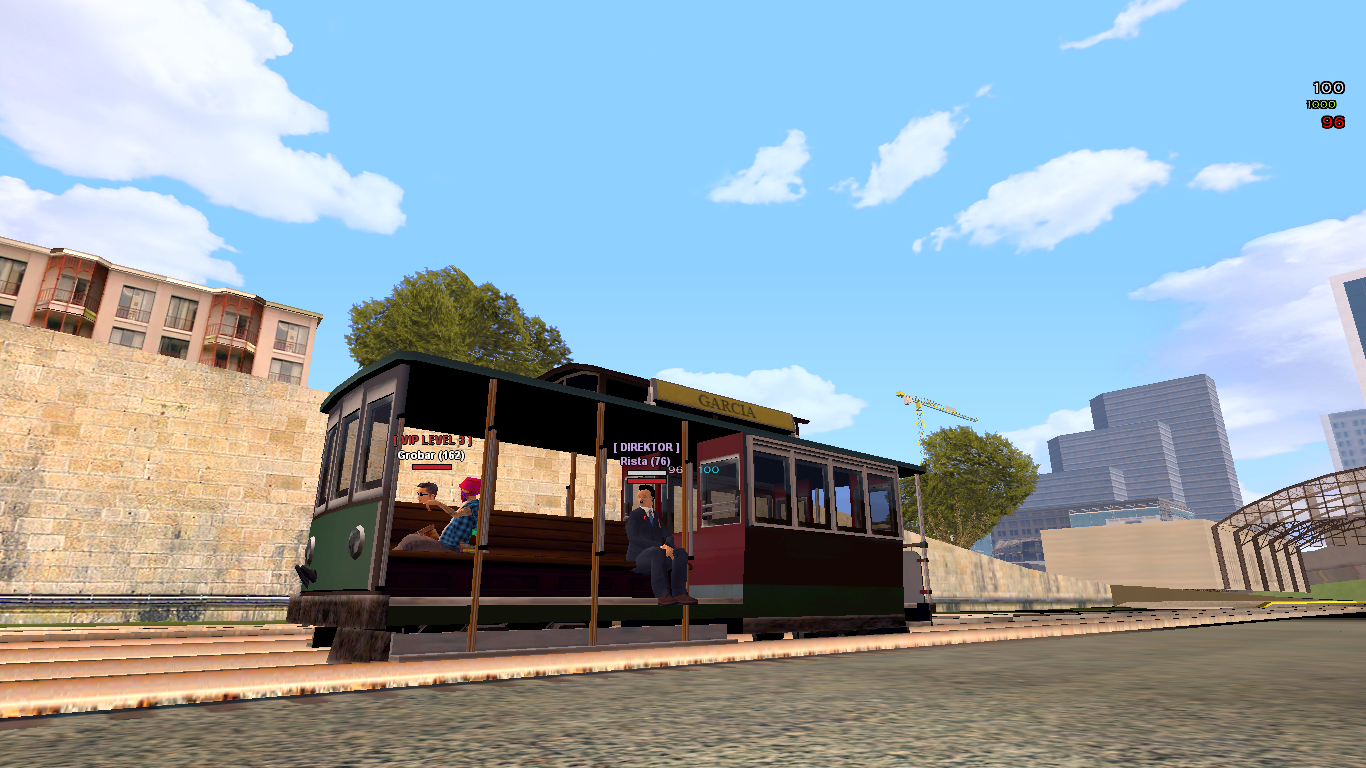Viewport: 1366px width, 768px height.
Task: Toggle the [VIP LEVEL 3] tag above Grobar
Action: click(x=433, y=439)
